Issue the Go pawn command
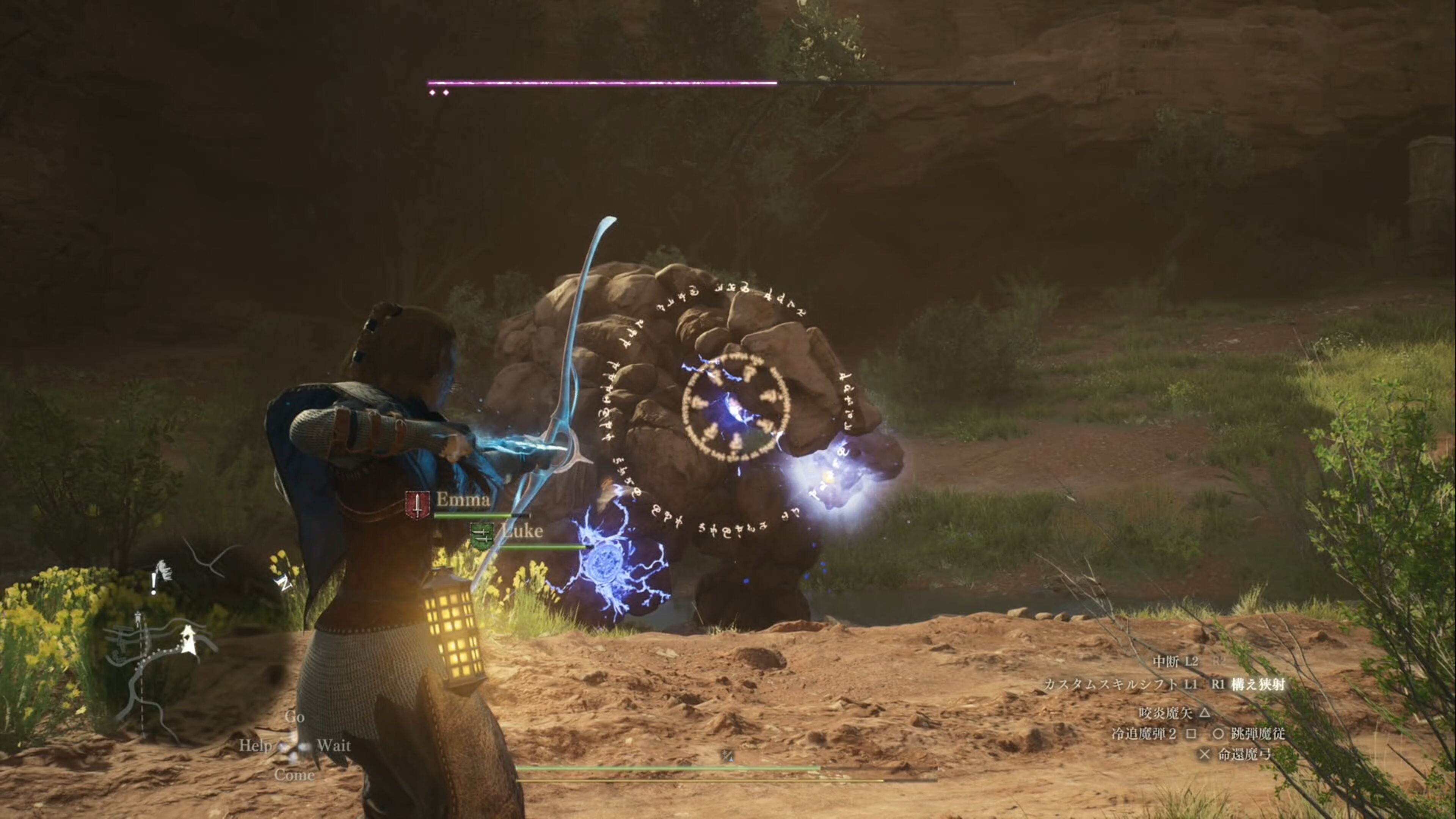The width and height of the screenshot is (1456, 819). tap(295, 717)
